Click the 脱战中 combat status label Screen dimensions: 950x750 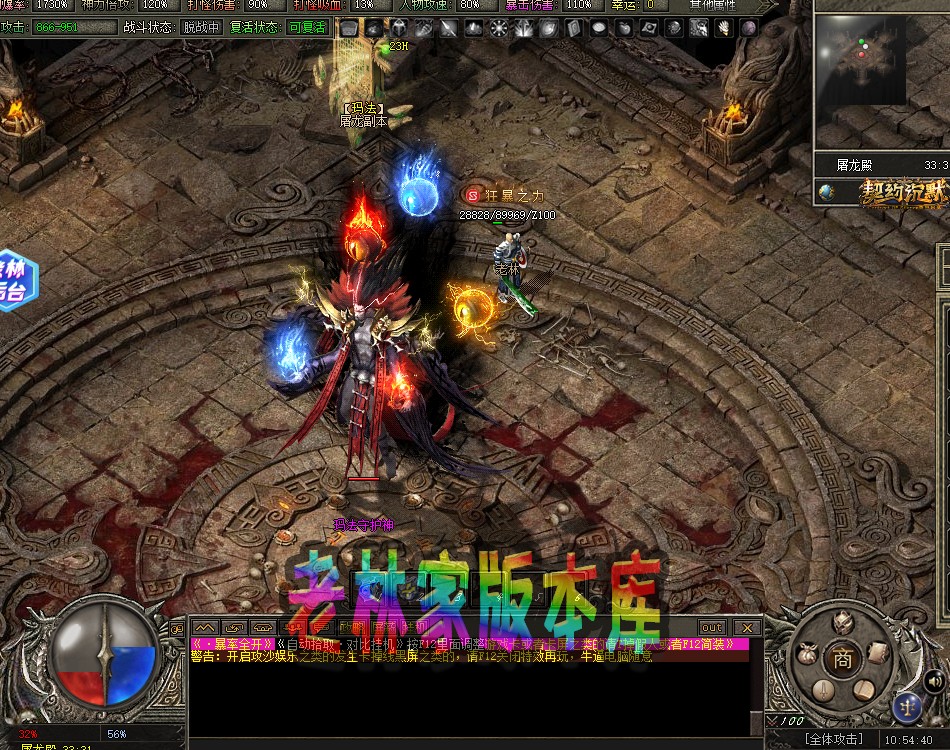[x=201, y=28]
